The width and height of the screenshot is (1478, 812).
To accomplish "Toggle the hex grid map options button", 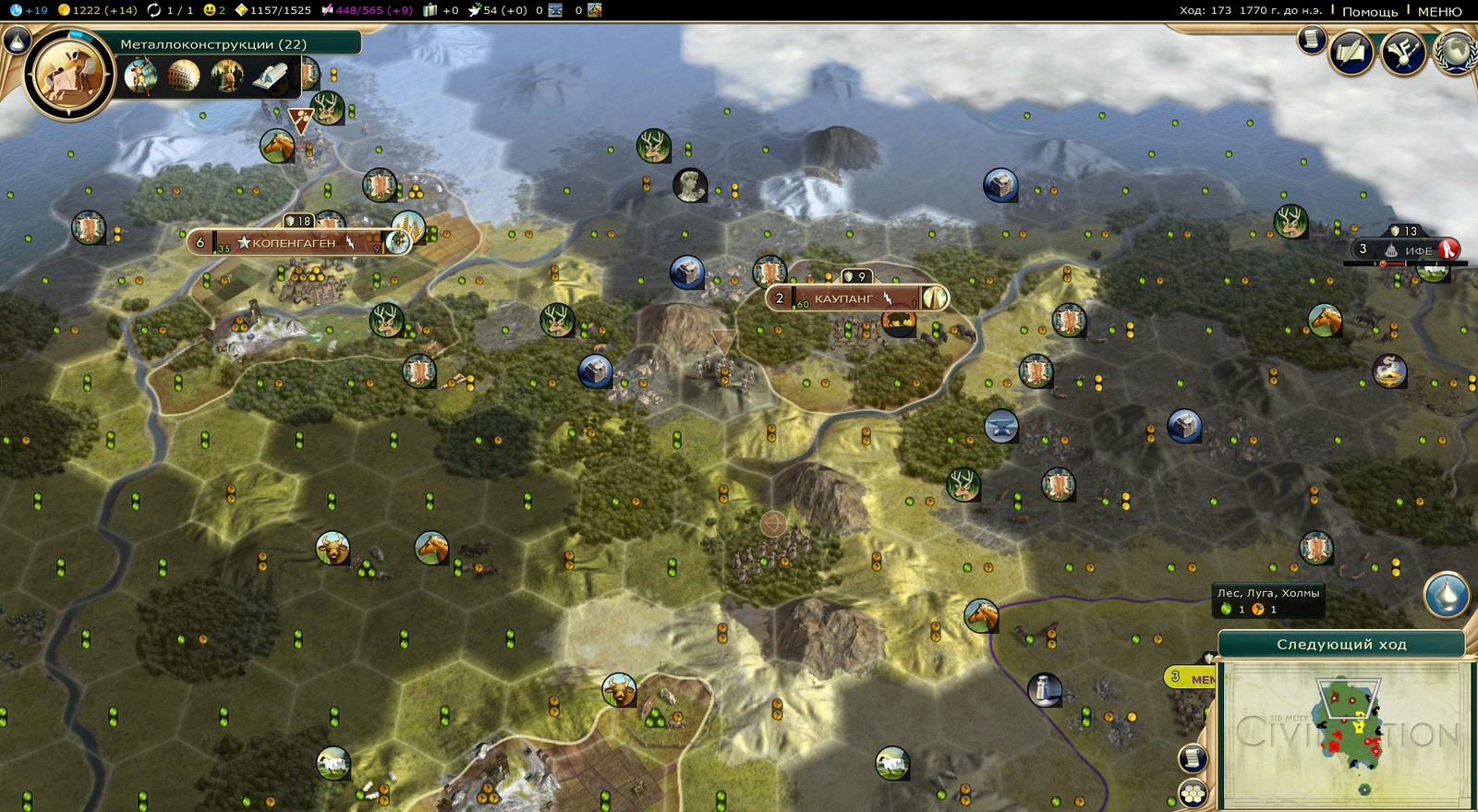I will point(1193,793).
